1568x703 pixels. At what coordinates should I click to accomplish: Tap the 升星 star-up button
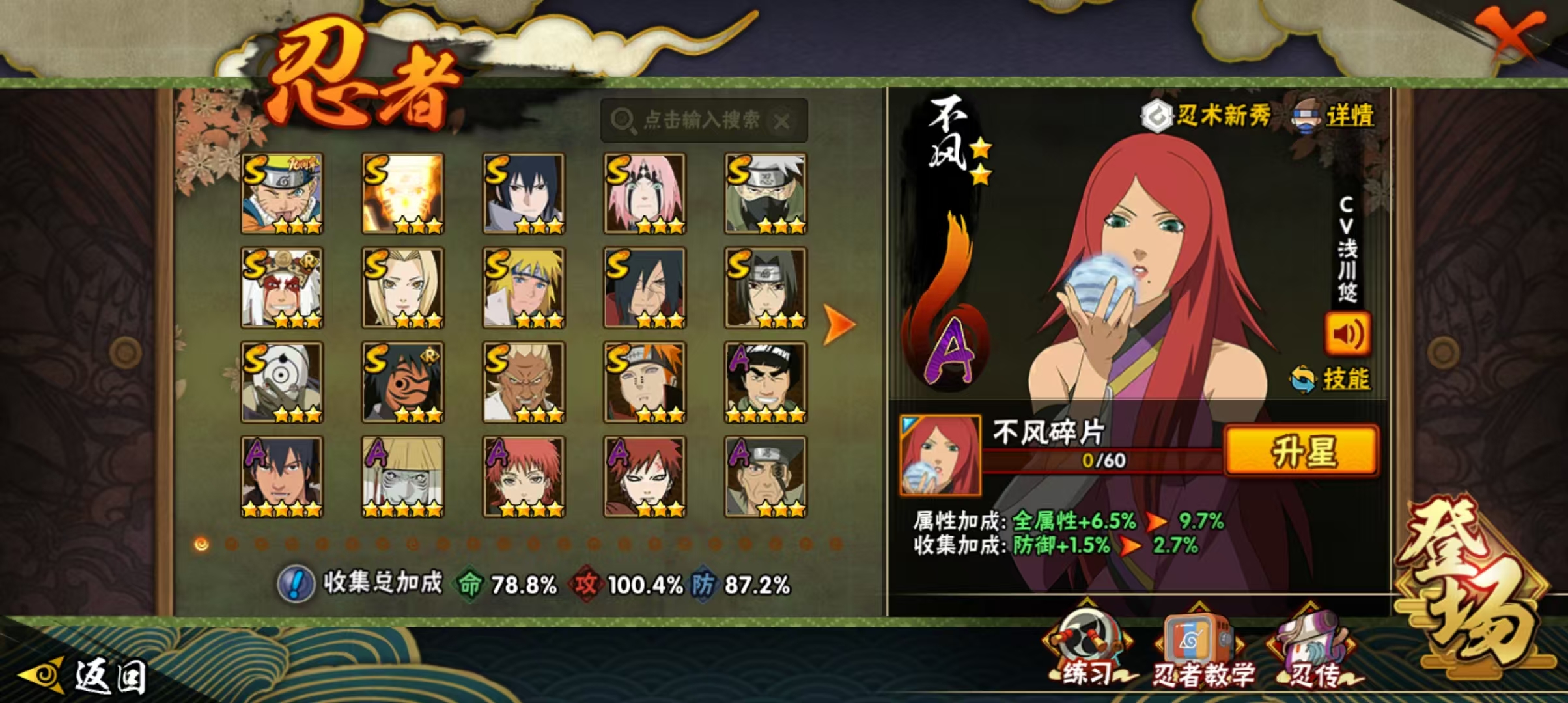(1301, 451)
